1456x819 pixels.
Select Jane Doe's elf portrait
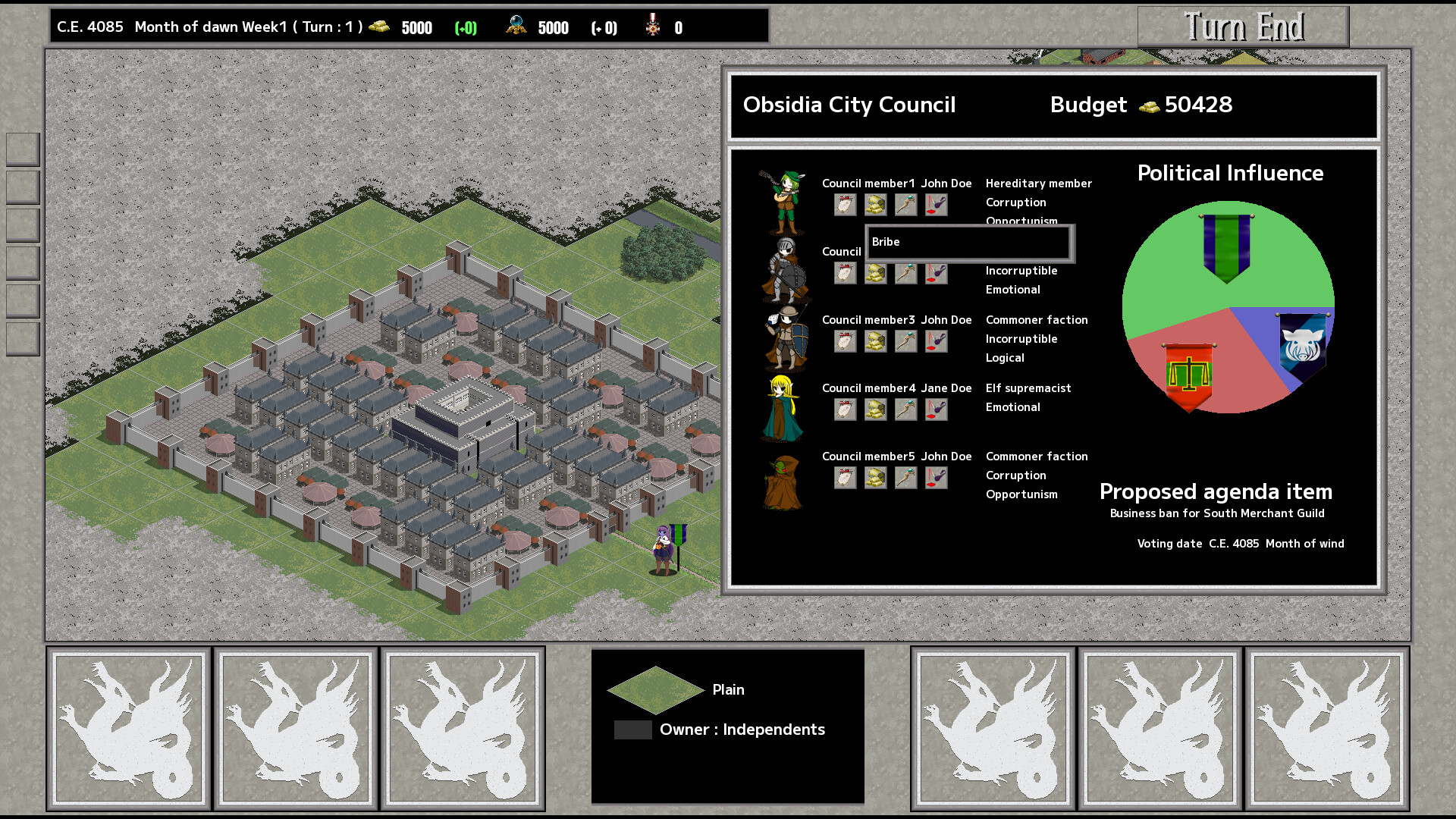tap(783, 409)
